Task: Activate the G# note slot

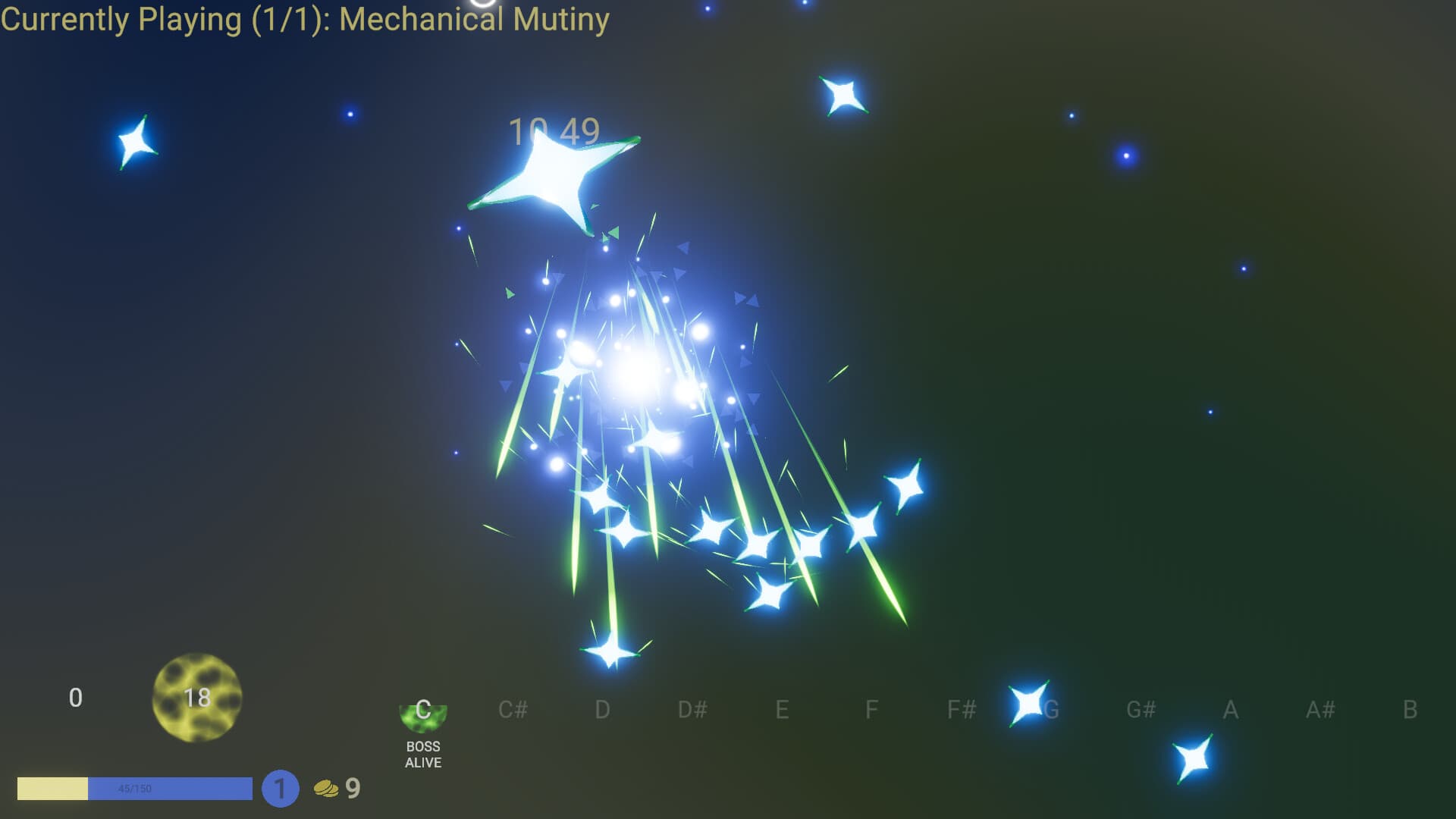Action: (1141, 711)
